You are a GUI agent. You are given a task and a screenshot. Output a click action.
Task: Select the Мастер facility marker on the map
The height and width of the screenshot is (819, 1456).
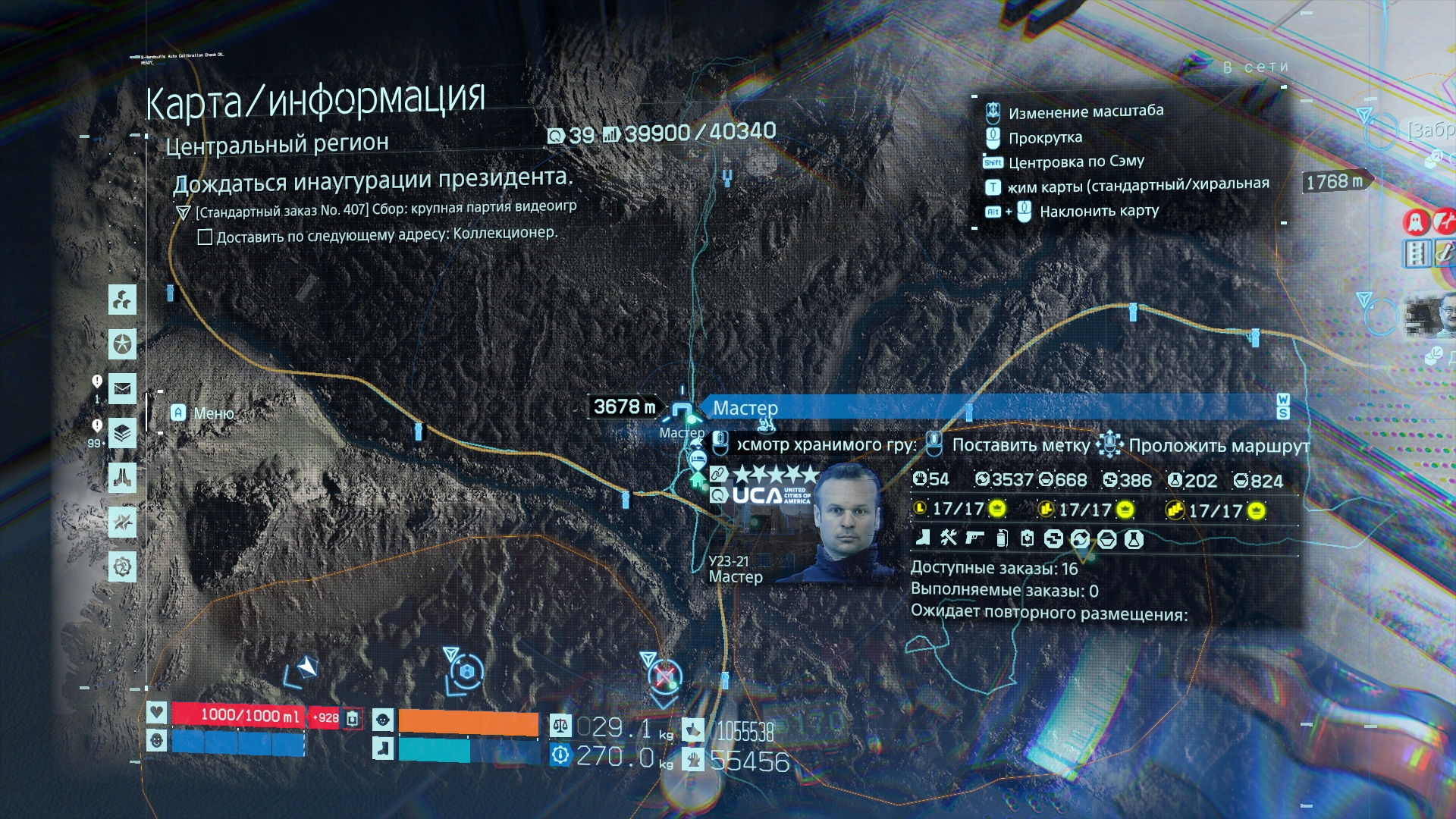(x=682, y=410)
